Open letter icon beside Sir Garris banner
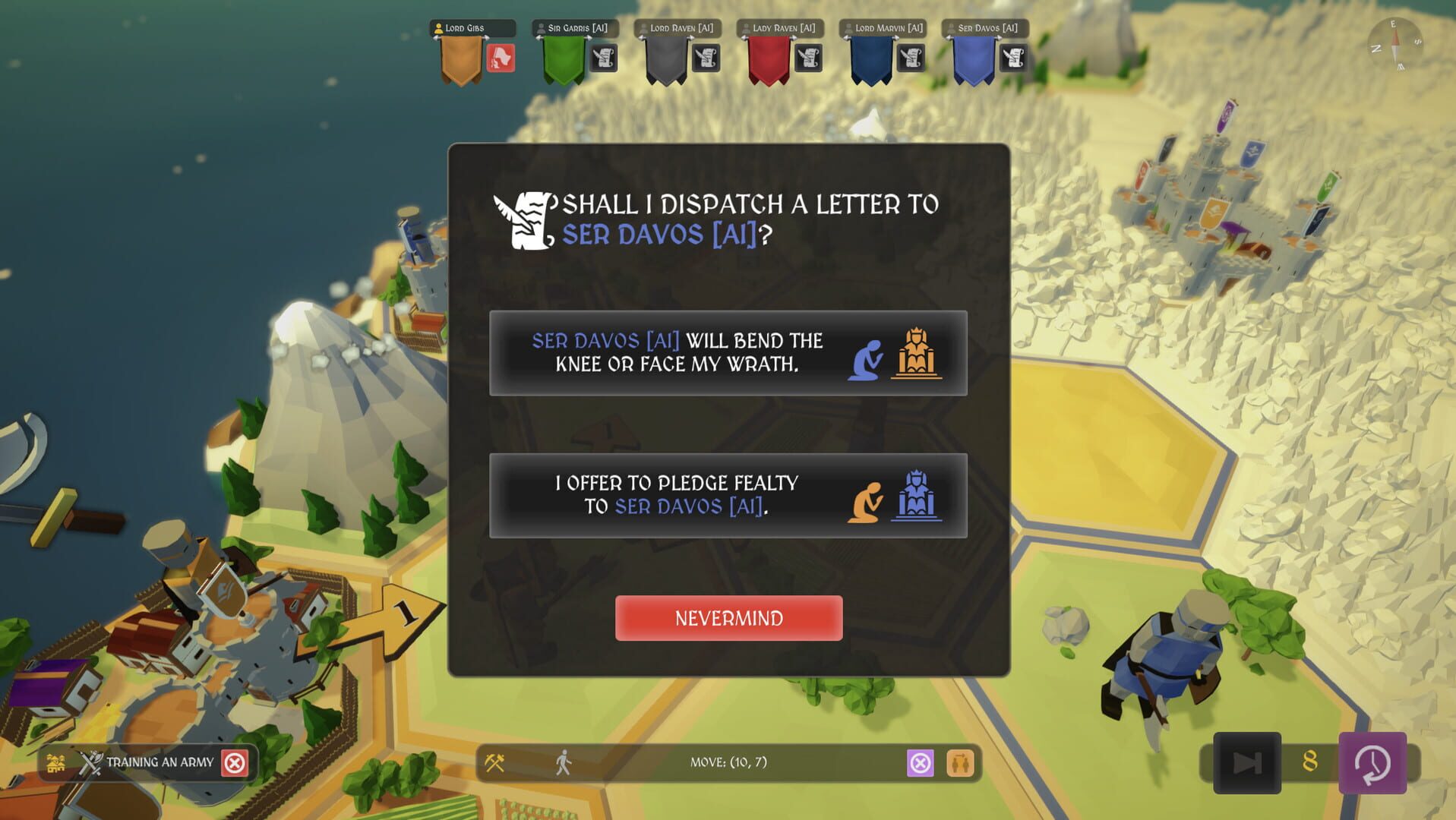The width and height of the screenshot is (1456, 820). [x=603, y=58]
